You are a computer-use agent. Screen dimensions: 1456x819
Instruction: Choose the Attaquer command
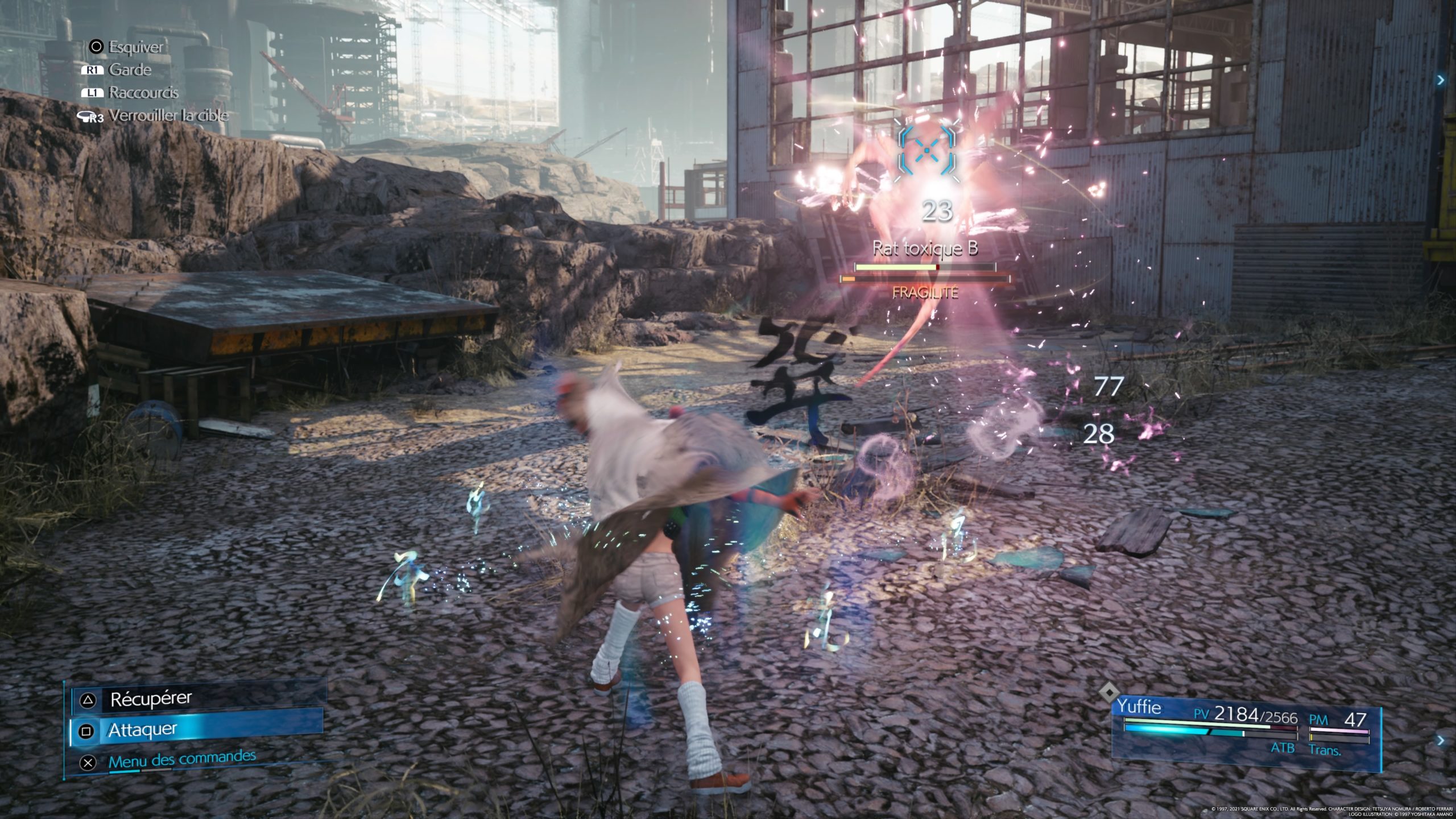tap(143, 730)
